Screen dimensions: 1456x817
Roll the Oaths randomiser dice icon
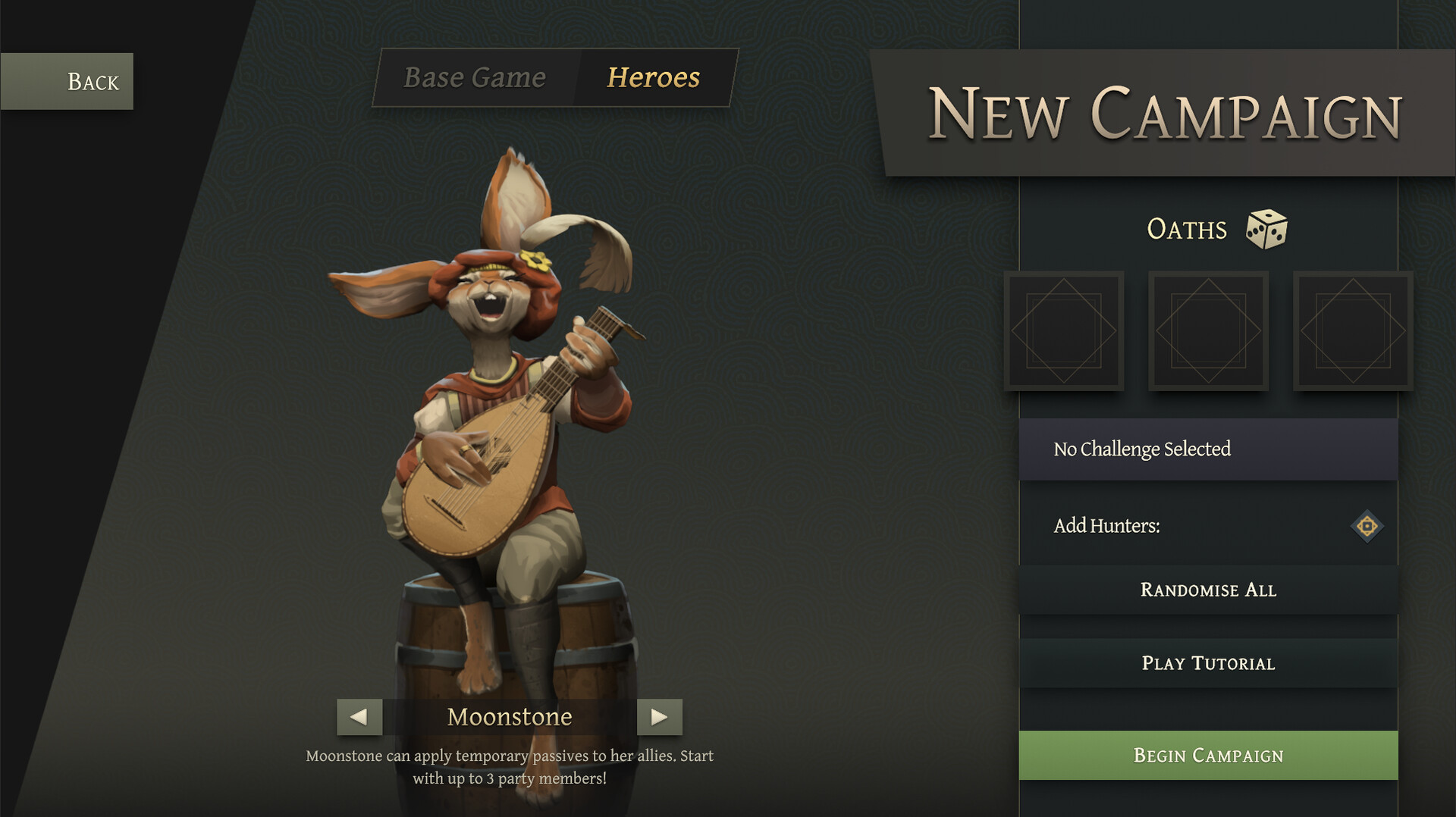(1266, 229)
